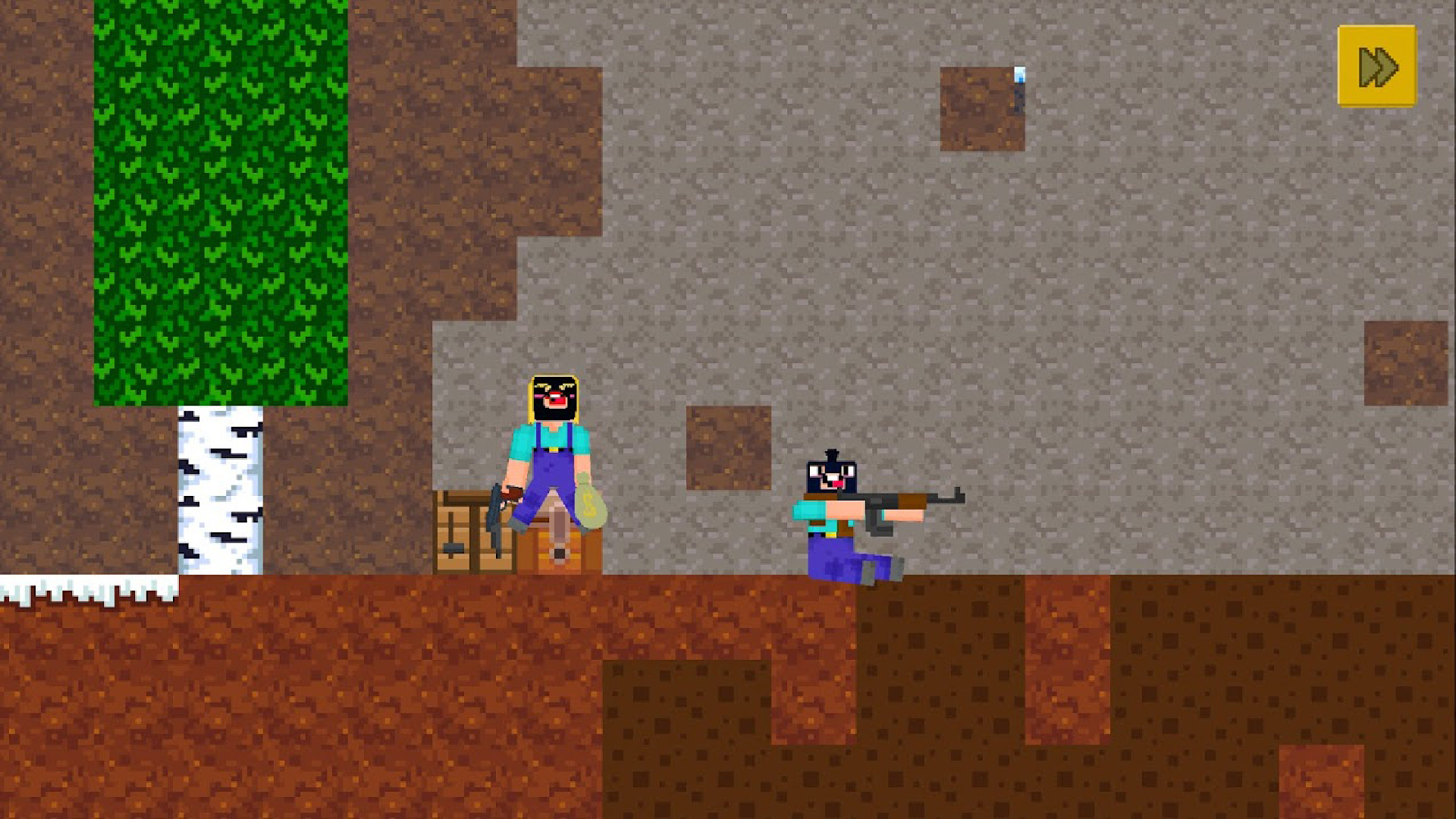Click the hammer icon on the wooden chest
Screen dimensions: 1456x819
click(x=455, y=548)
